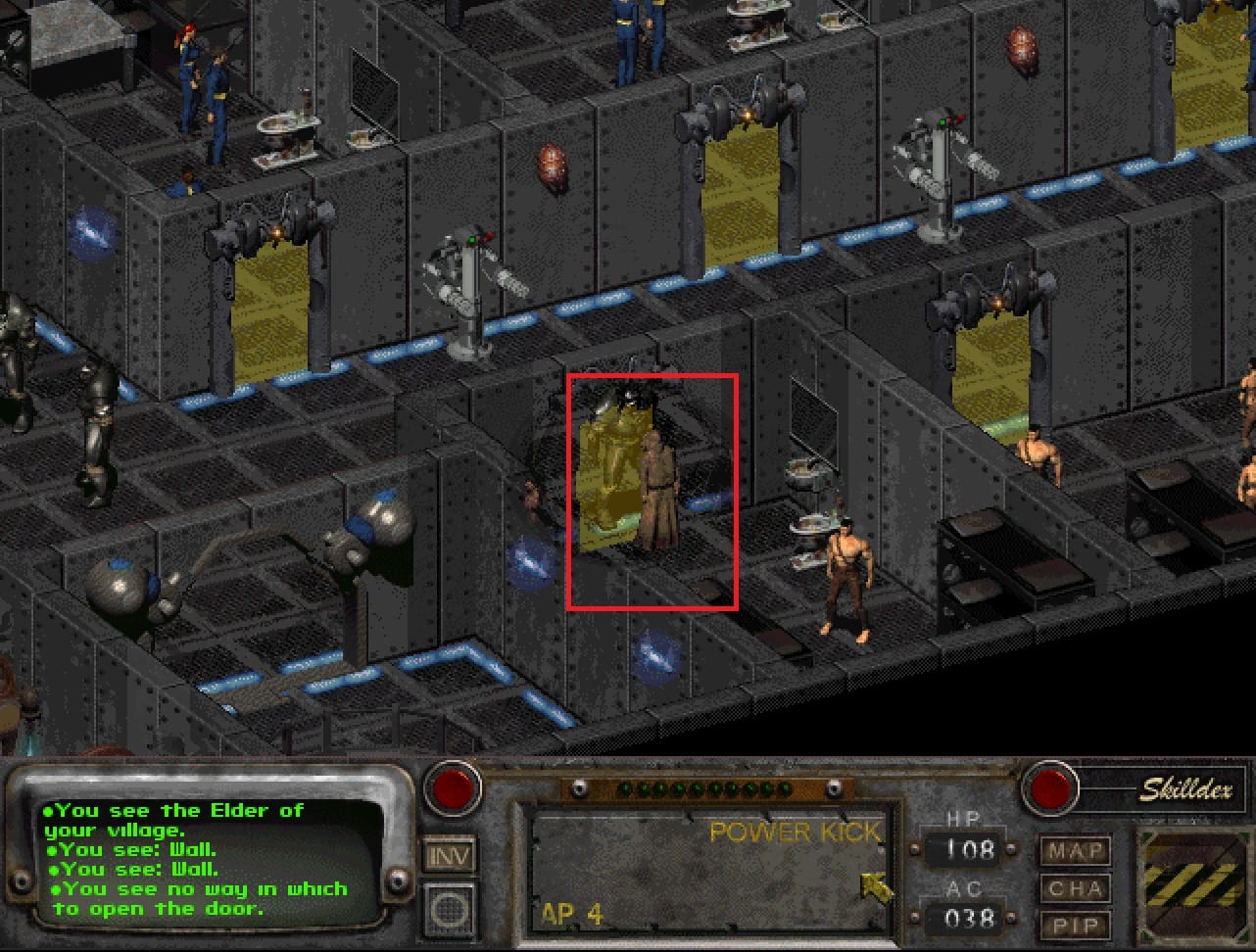Open the inventory with the INV button
The height and width of the screenshot is (952, 1256).
(x=450, y=855)
